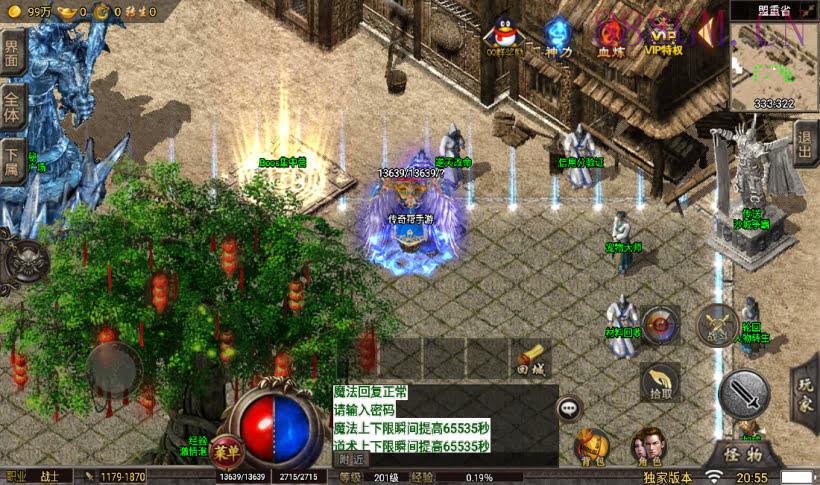The width and height of the screenshot is (820, 485).
Task: Tap the 拾取 pickup hand button
Action: [660, 381]
